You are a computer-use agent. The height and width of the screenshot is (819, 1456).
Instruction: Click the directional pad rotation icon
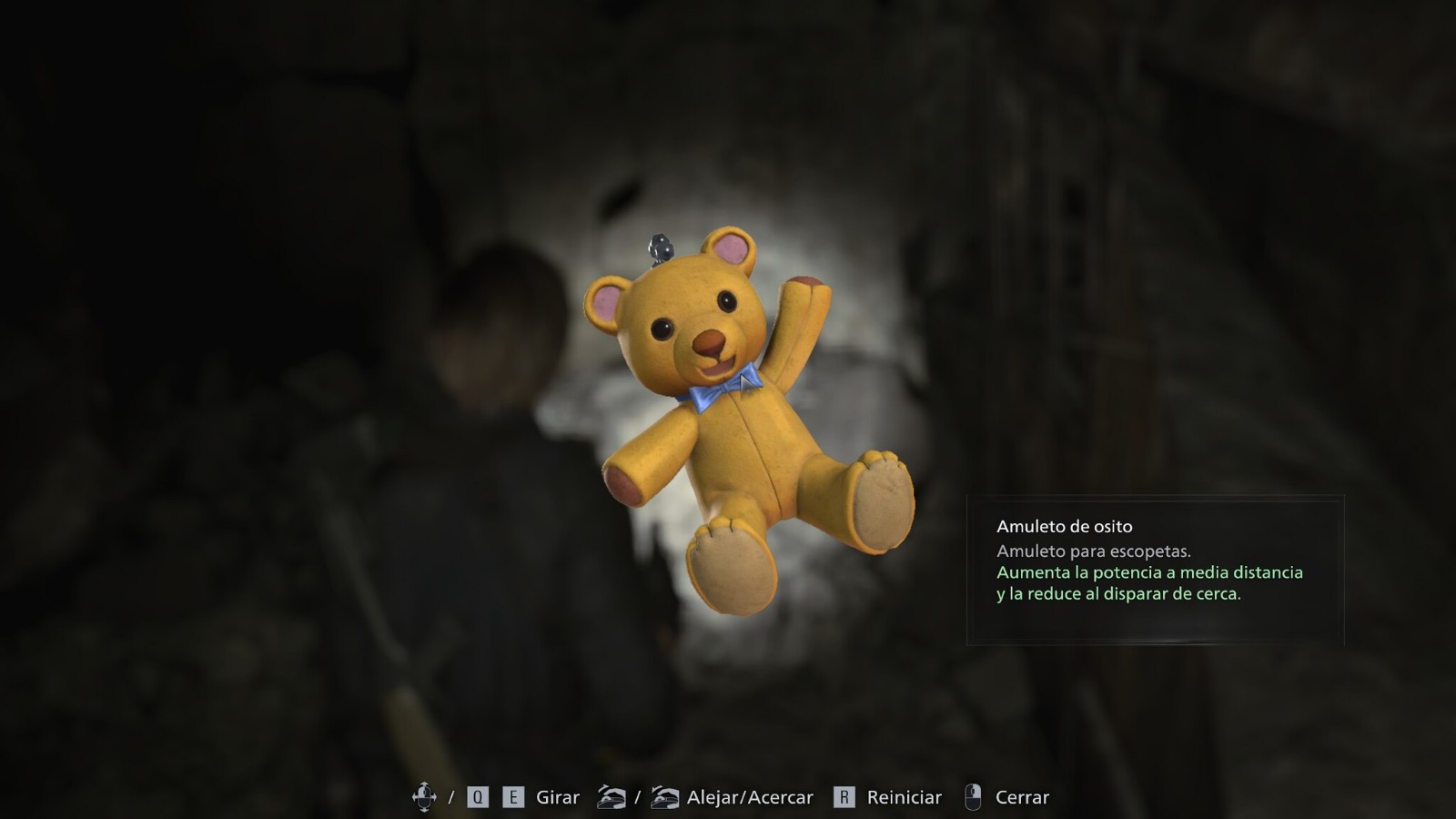pyautogui.click(x=425, y=797)
